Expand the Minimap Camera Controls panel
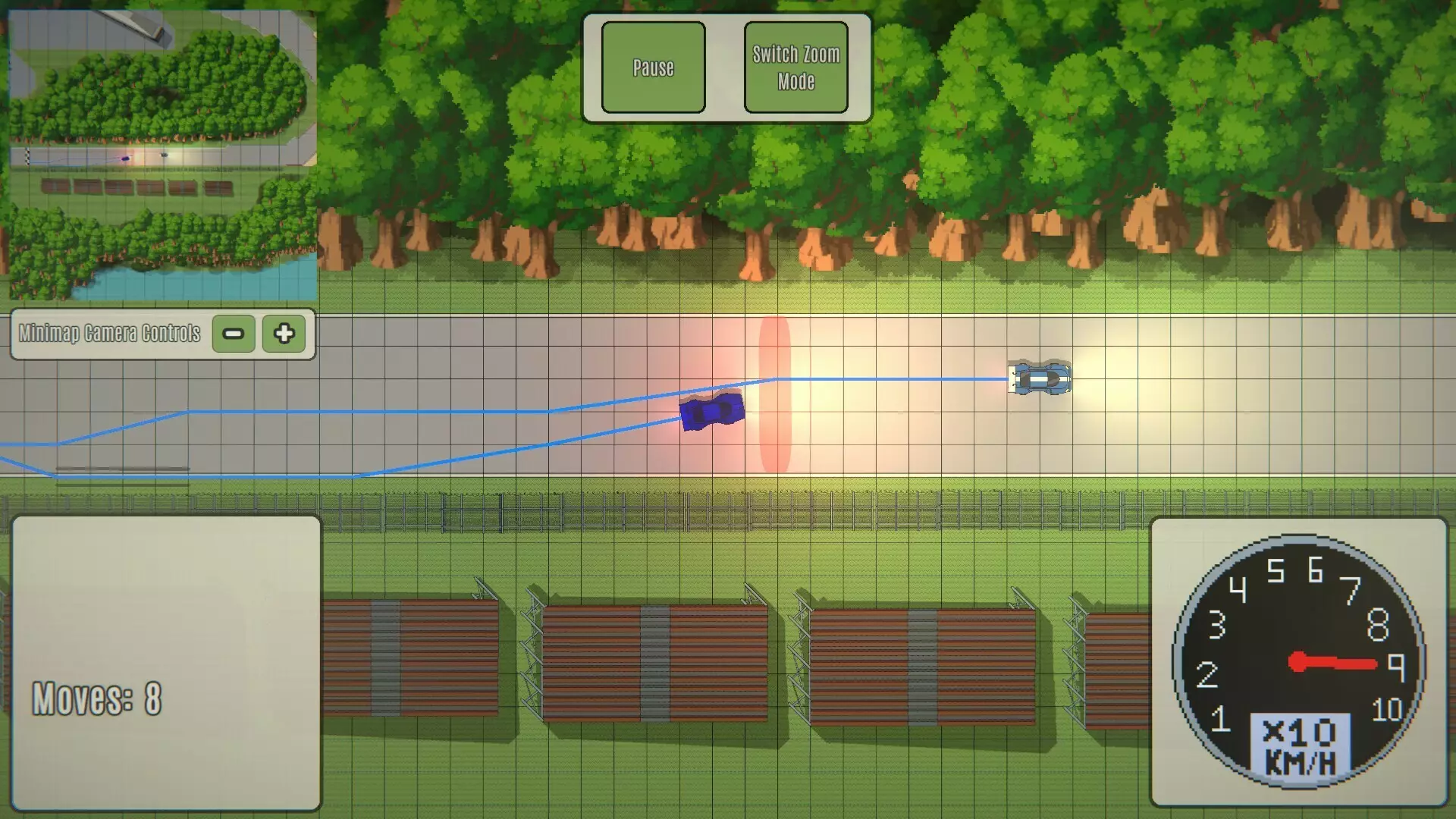The width and height of the screenshot is (1456, 819). coord(162,334)
